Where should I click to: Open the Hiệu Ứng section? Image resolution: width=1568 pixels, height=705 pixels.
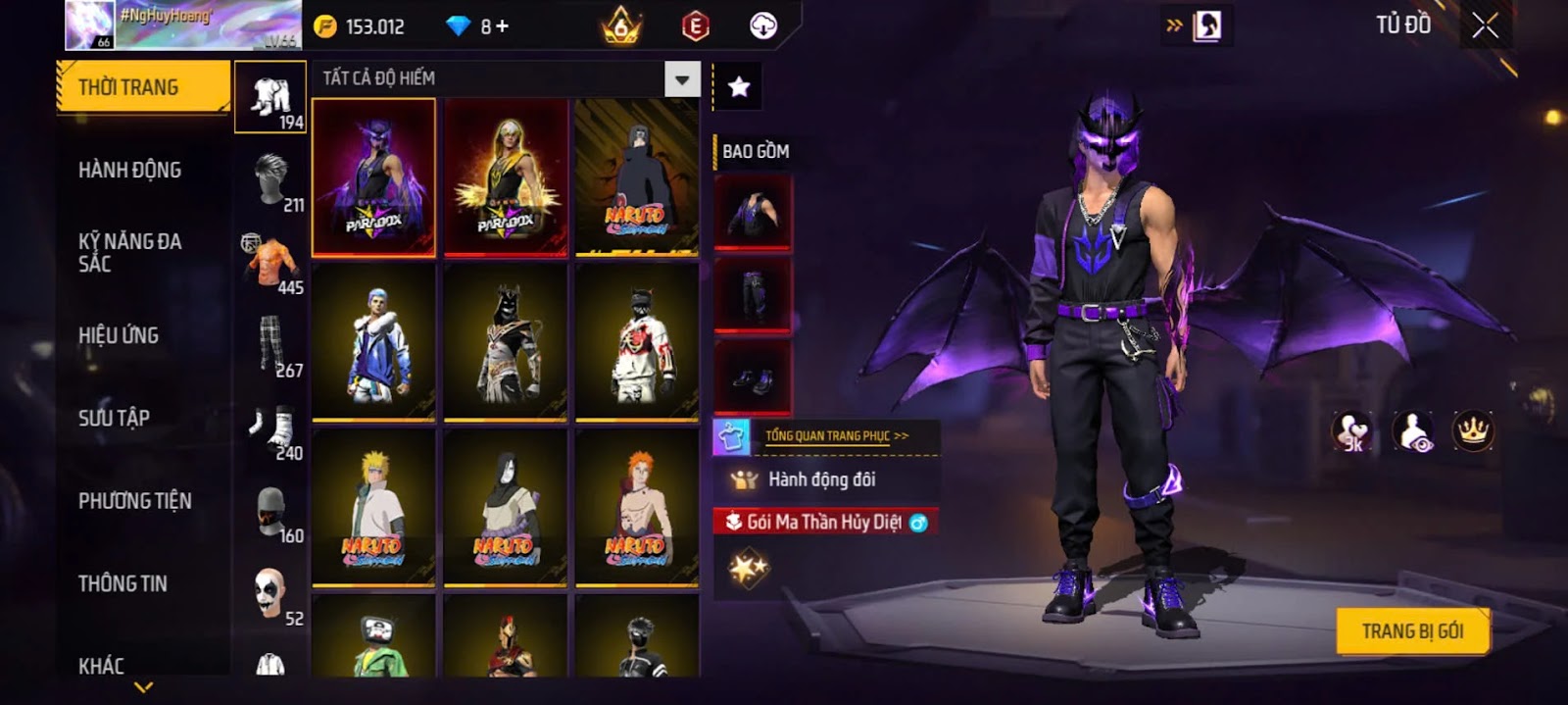[119, 335]
